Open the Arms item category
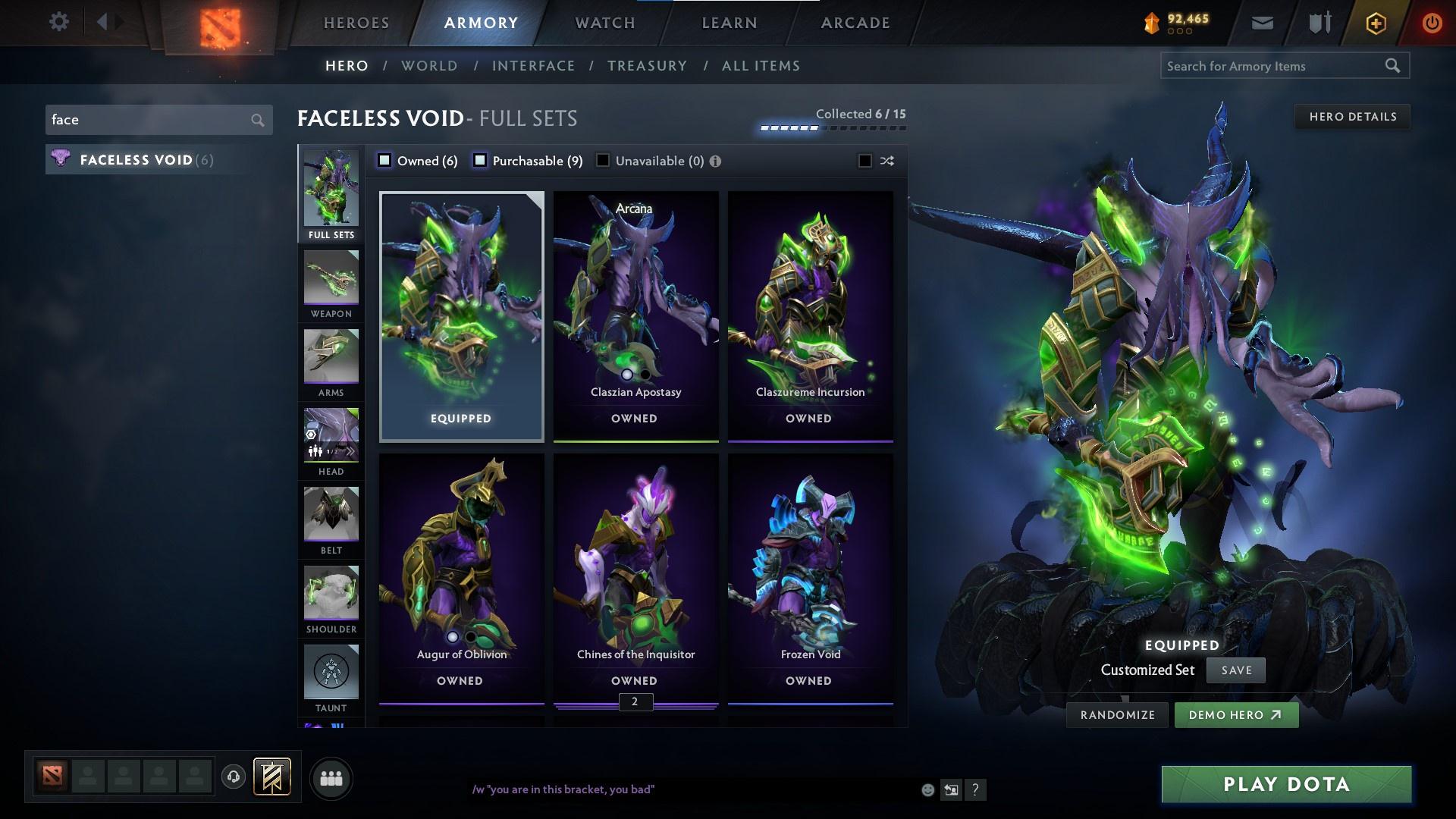The width and height of the screenshot is (1456, 819). (x=331, y=364)
